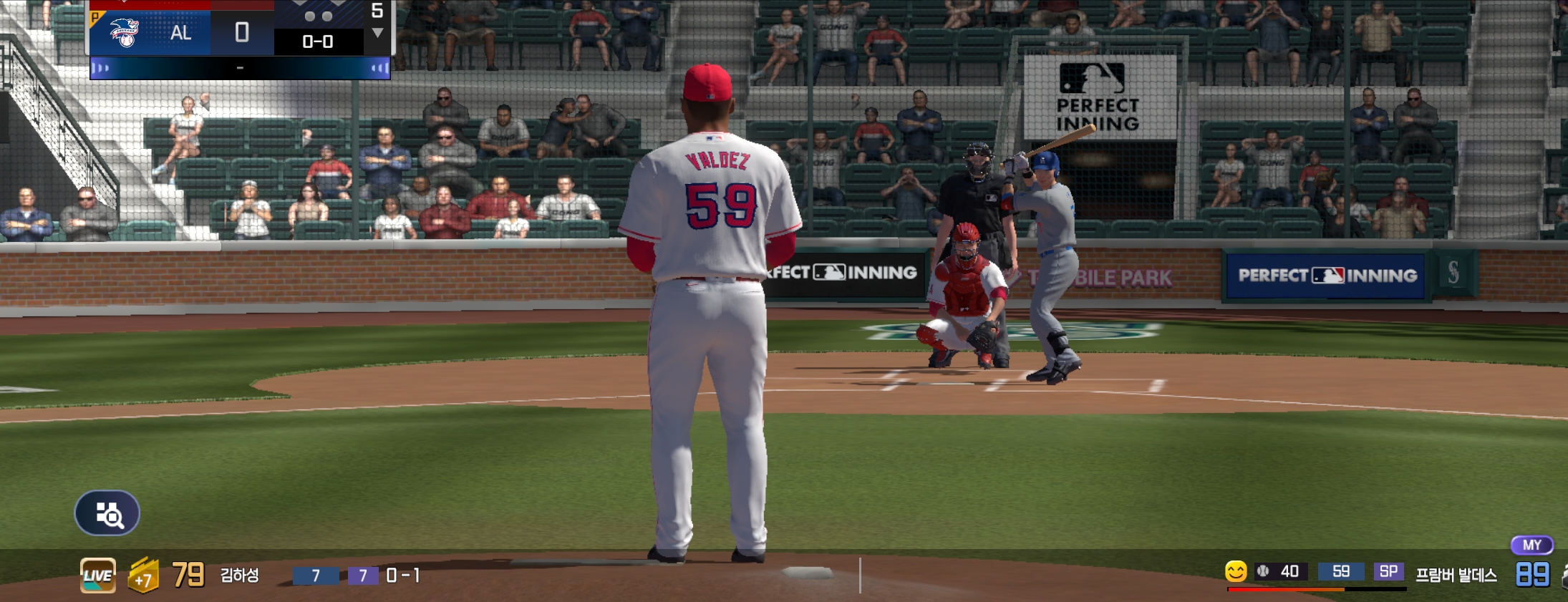Viewport: 1568px width, 602px height.
Task: Tap the smiling pitcher condition face
Action: click(1235, 571)
